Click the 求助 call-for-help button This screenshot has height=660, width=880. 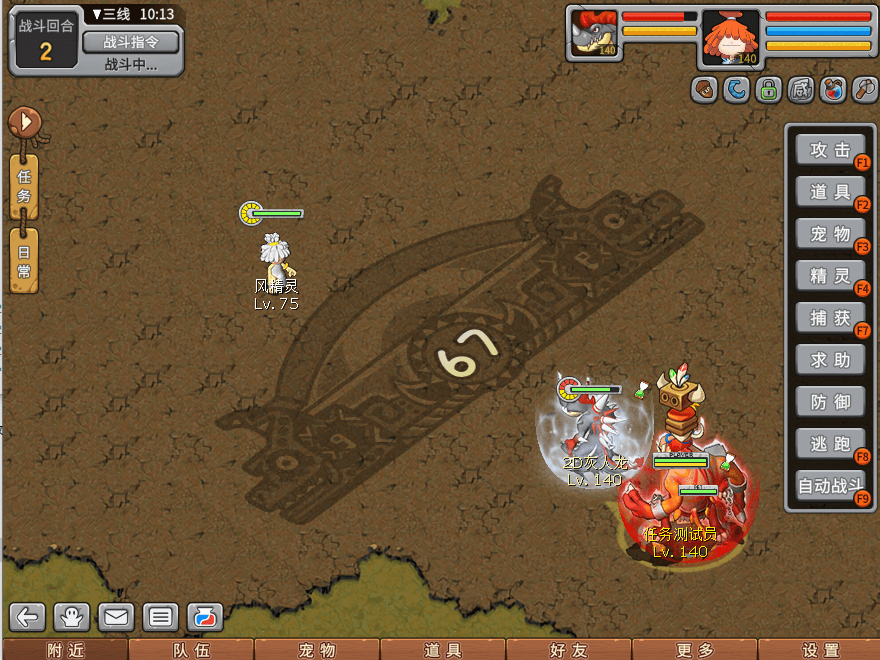(830, 359)
